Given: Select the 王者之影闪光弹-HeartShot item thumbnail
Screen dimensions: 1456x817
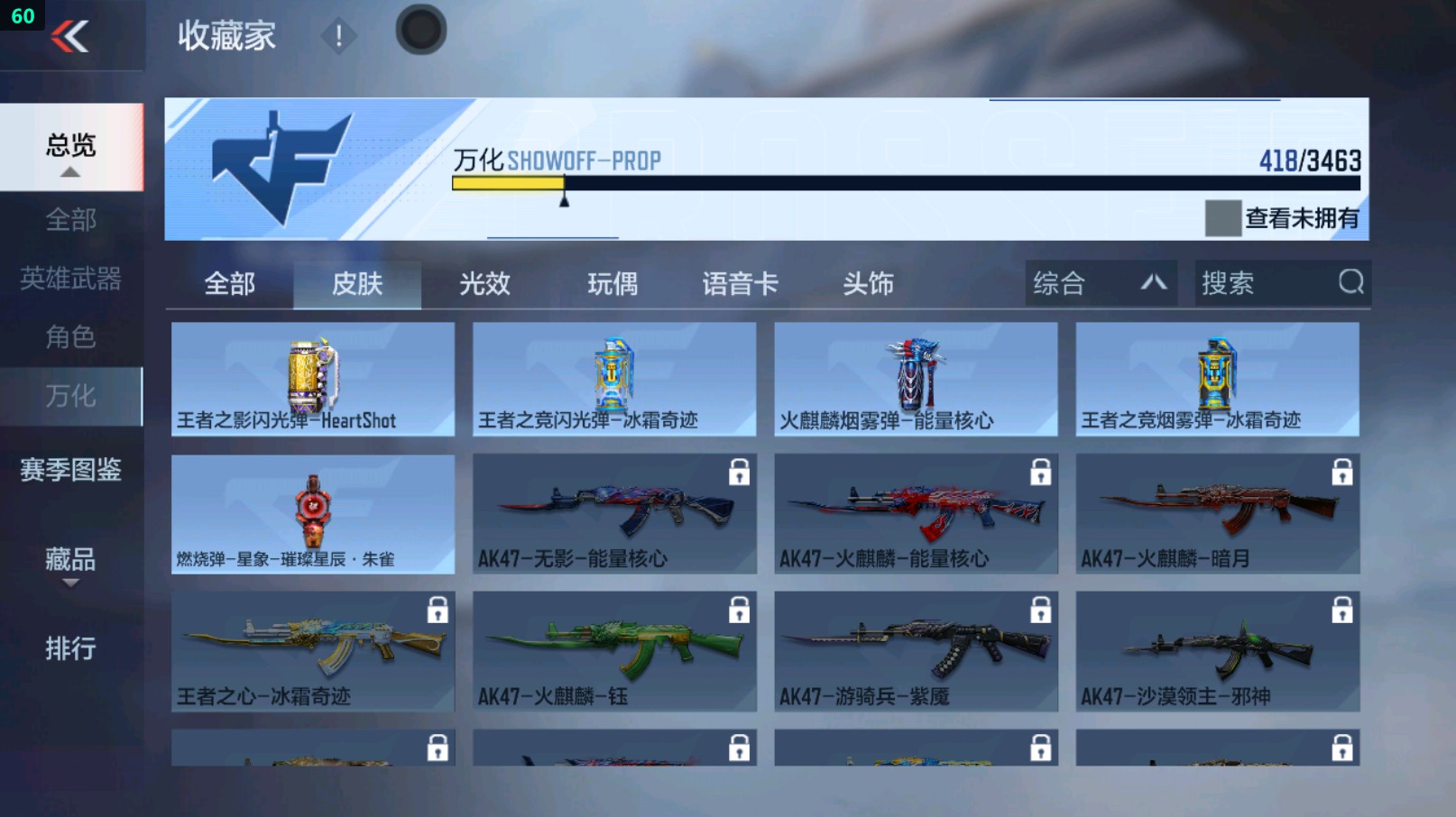Looking at the screenshot, I should [x=313, y=372].
